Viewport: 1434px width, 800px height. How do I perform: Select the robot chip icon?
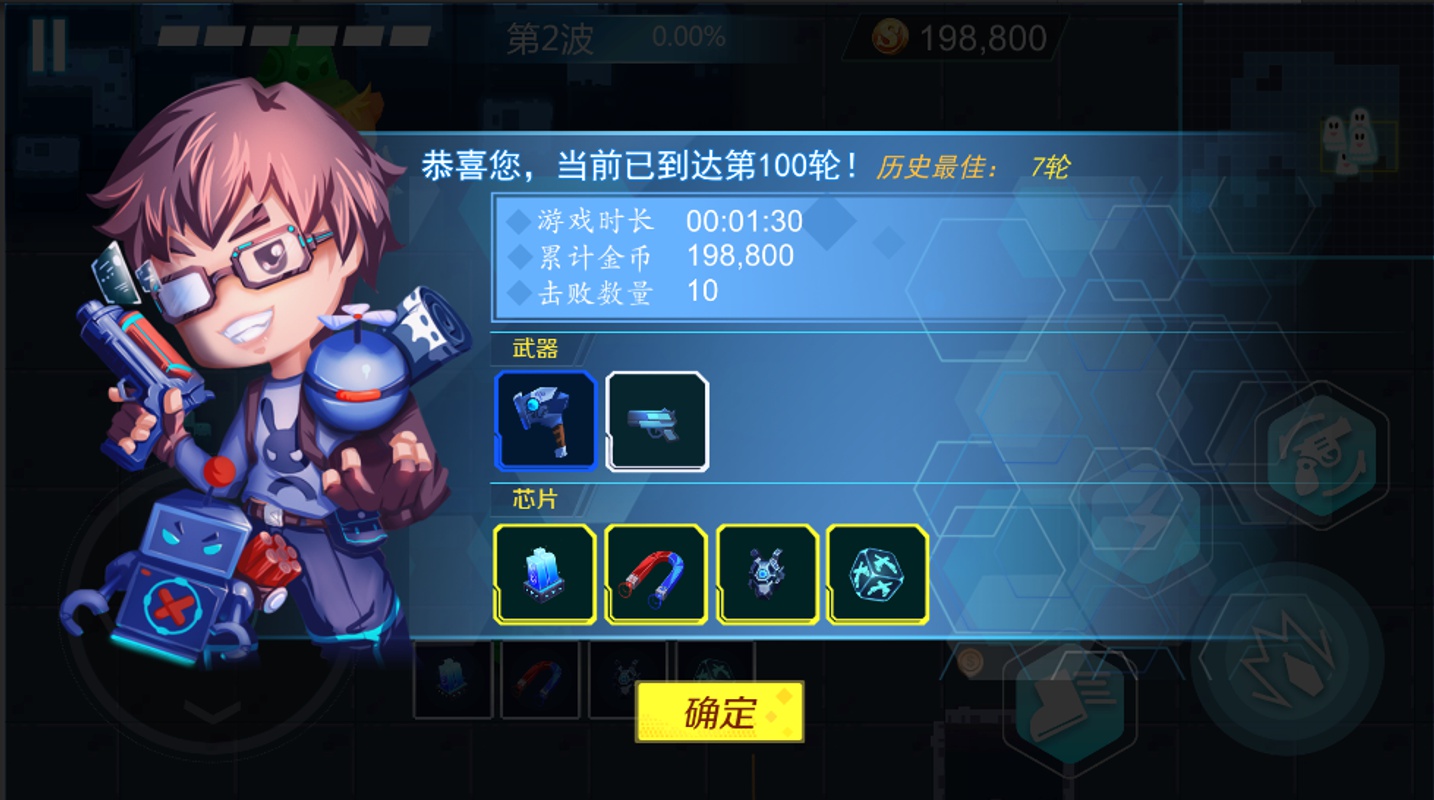pos(767,575)
